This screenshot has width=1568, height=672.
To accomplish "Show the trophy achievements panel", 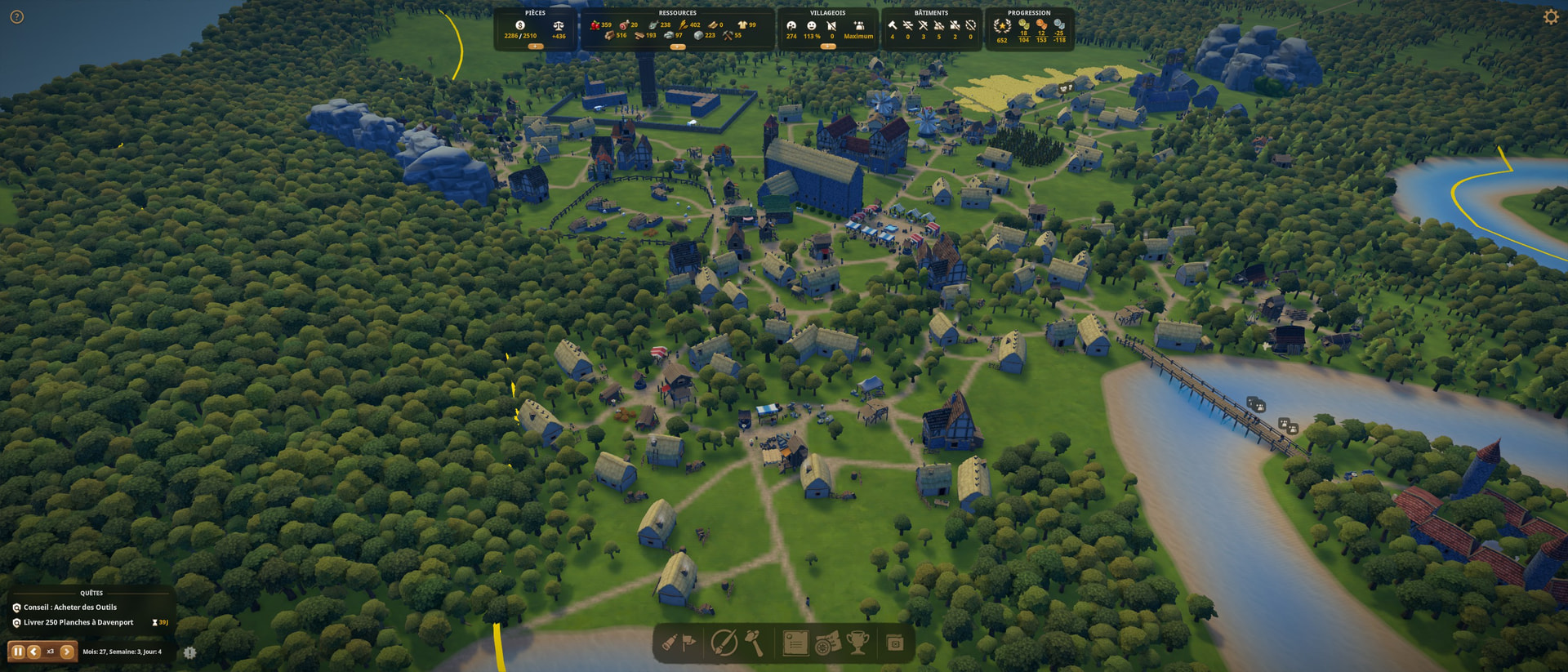I will click(857, 643).
